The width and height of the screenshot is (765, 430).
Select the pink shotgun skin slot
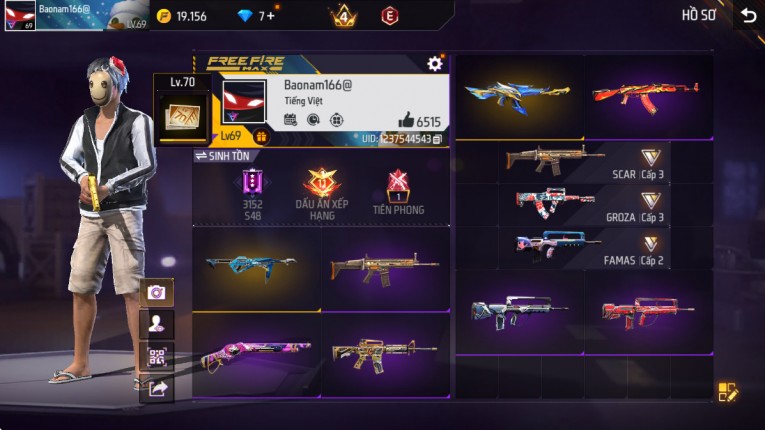click(256, 354)
